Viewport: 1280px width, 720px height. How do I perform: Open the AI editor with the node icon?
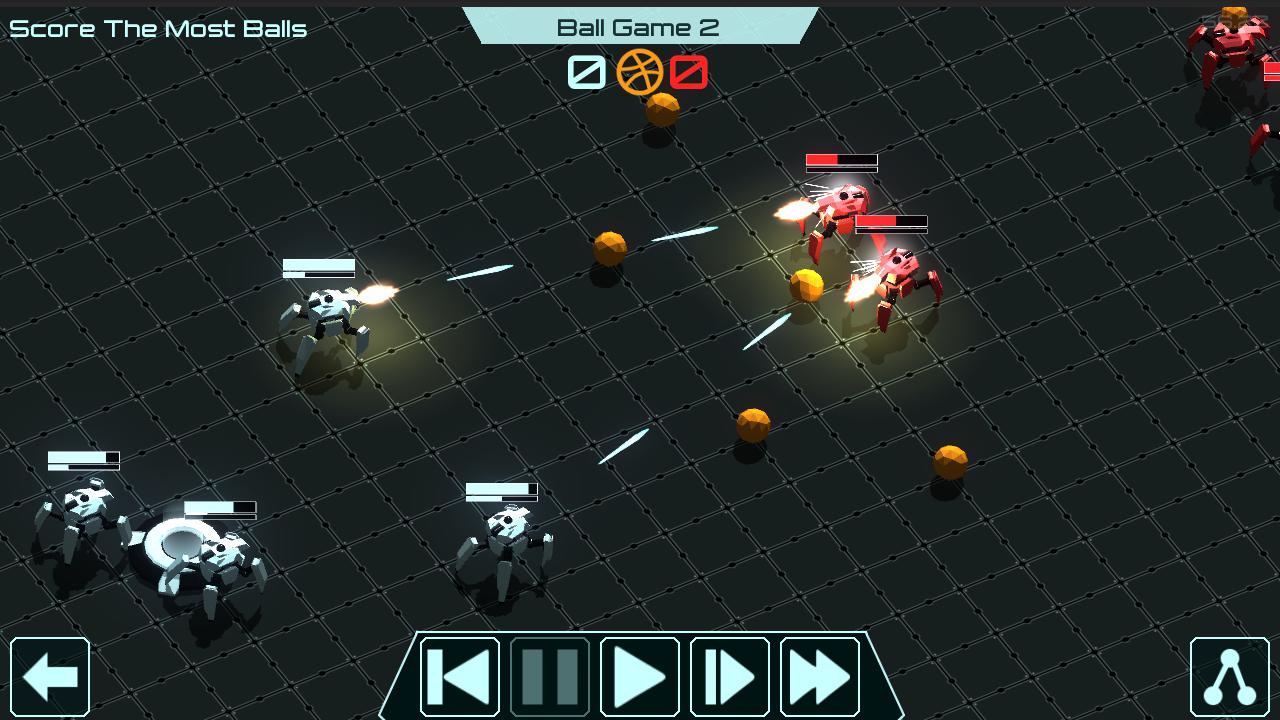click(x=1228, y=677)
